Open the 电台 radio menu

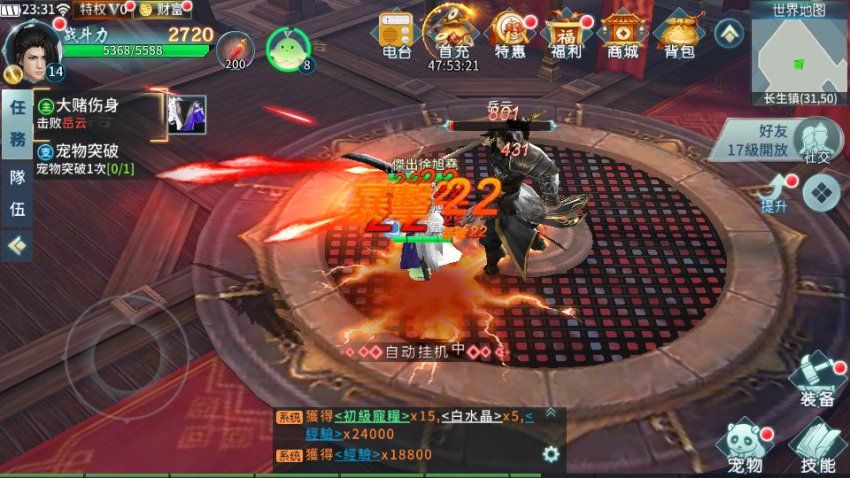click(x=397, y=34)
